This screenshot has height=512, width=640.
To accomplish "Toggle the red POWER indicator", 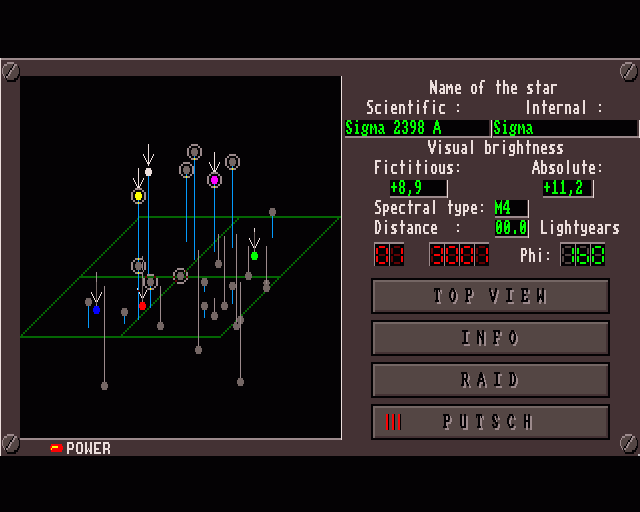I will (56, 448).
